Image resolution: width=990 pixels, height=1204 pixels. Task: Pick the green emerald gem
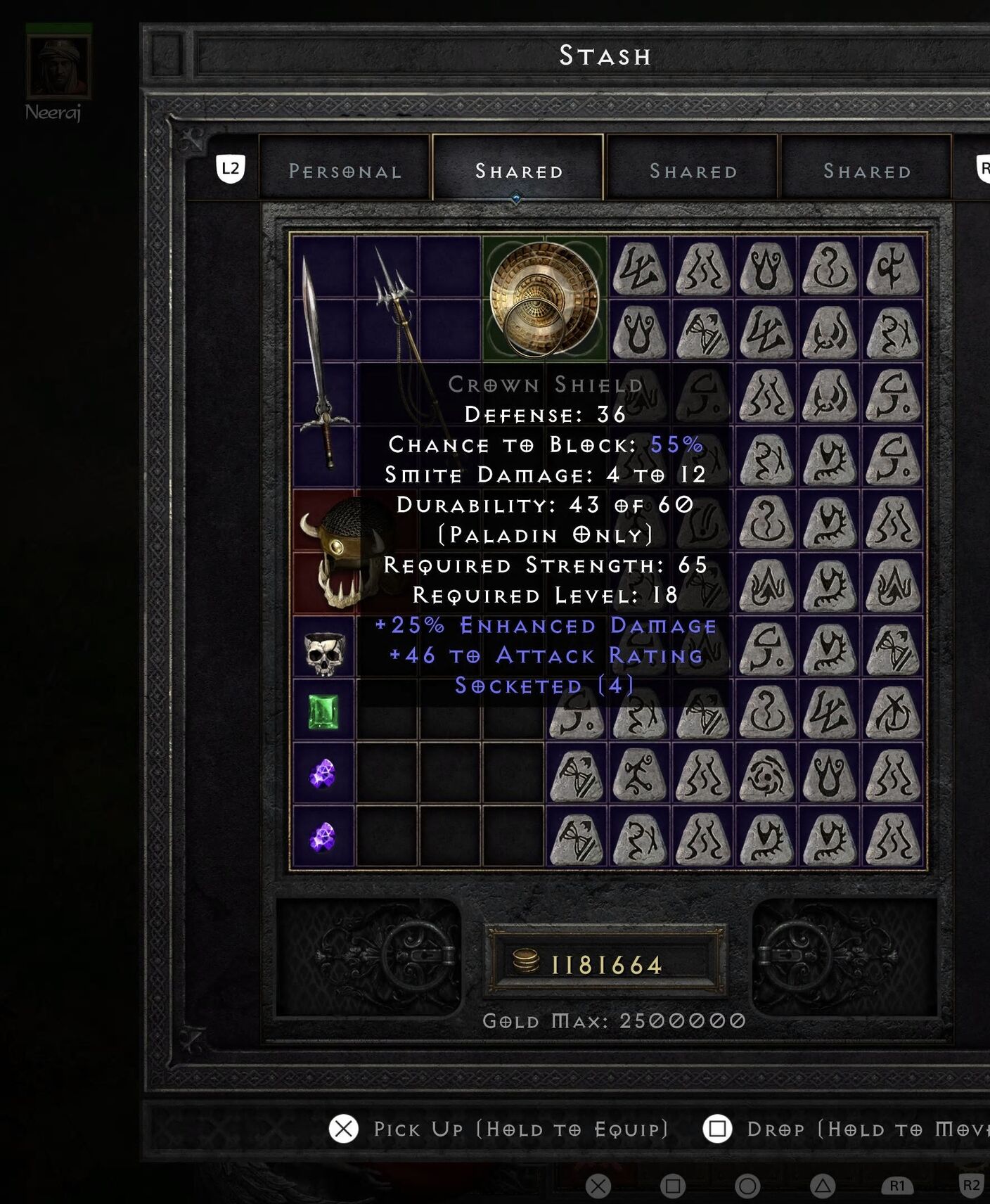coord(323,712)
